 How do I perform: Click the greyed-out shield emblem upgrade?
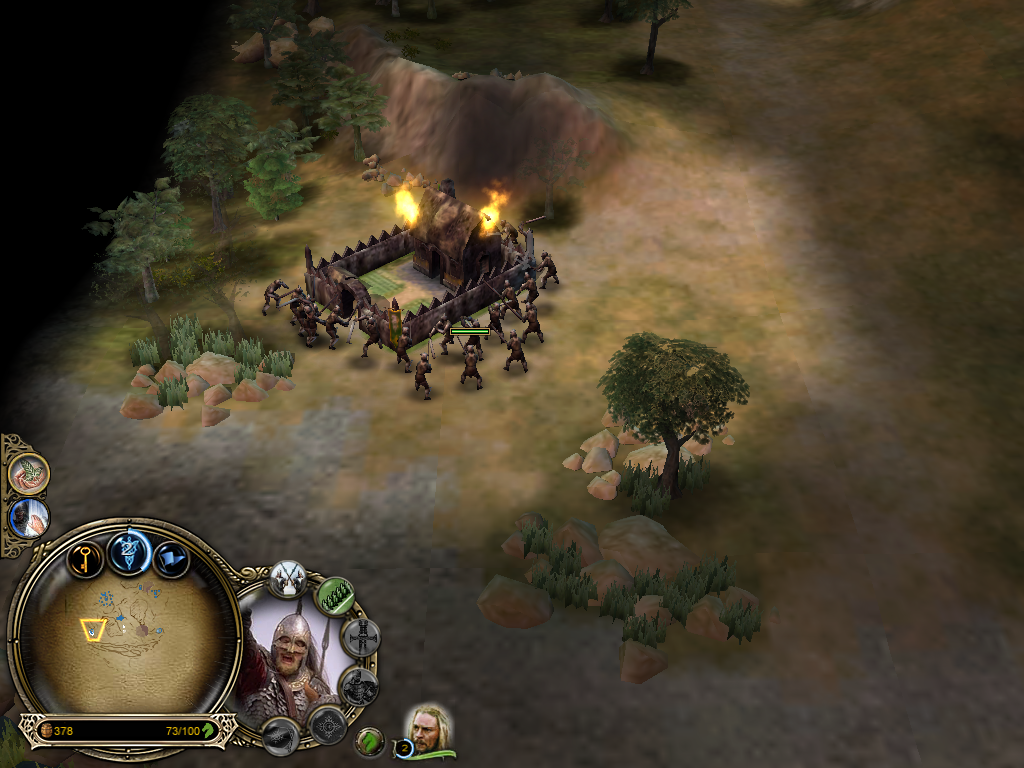[327, 723]
